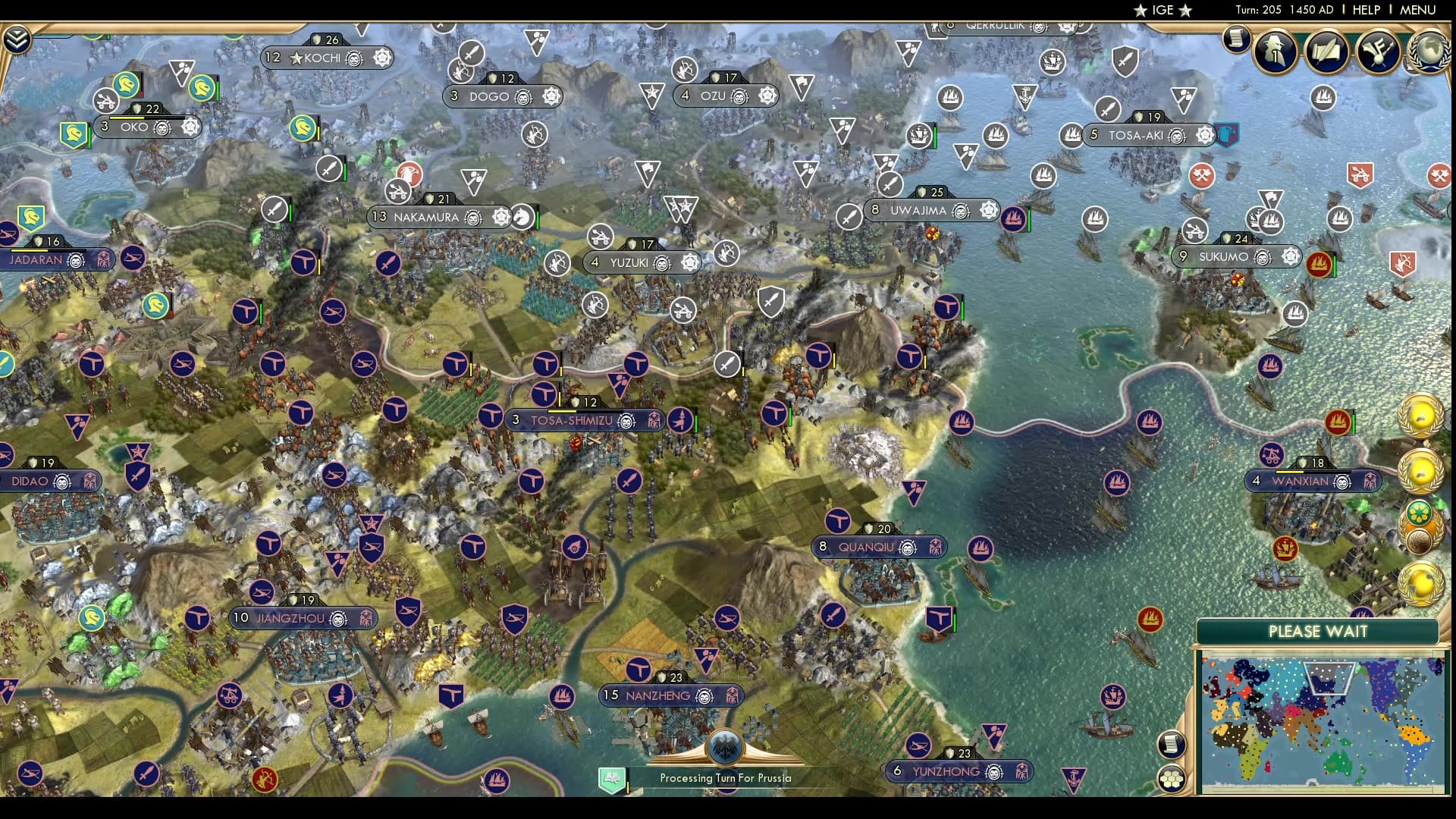Viewport: 1456px width, 819px height.
Task: Click the production gear icon on Kochi's banner
Action: click(x=381, y=58)
